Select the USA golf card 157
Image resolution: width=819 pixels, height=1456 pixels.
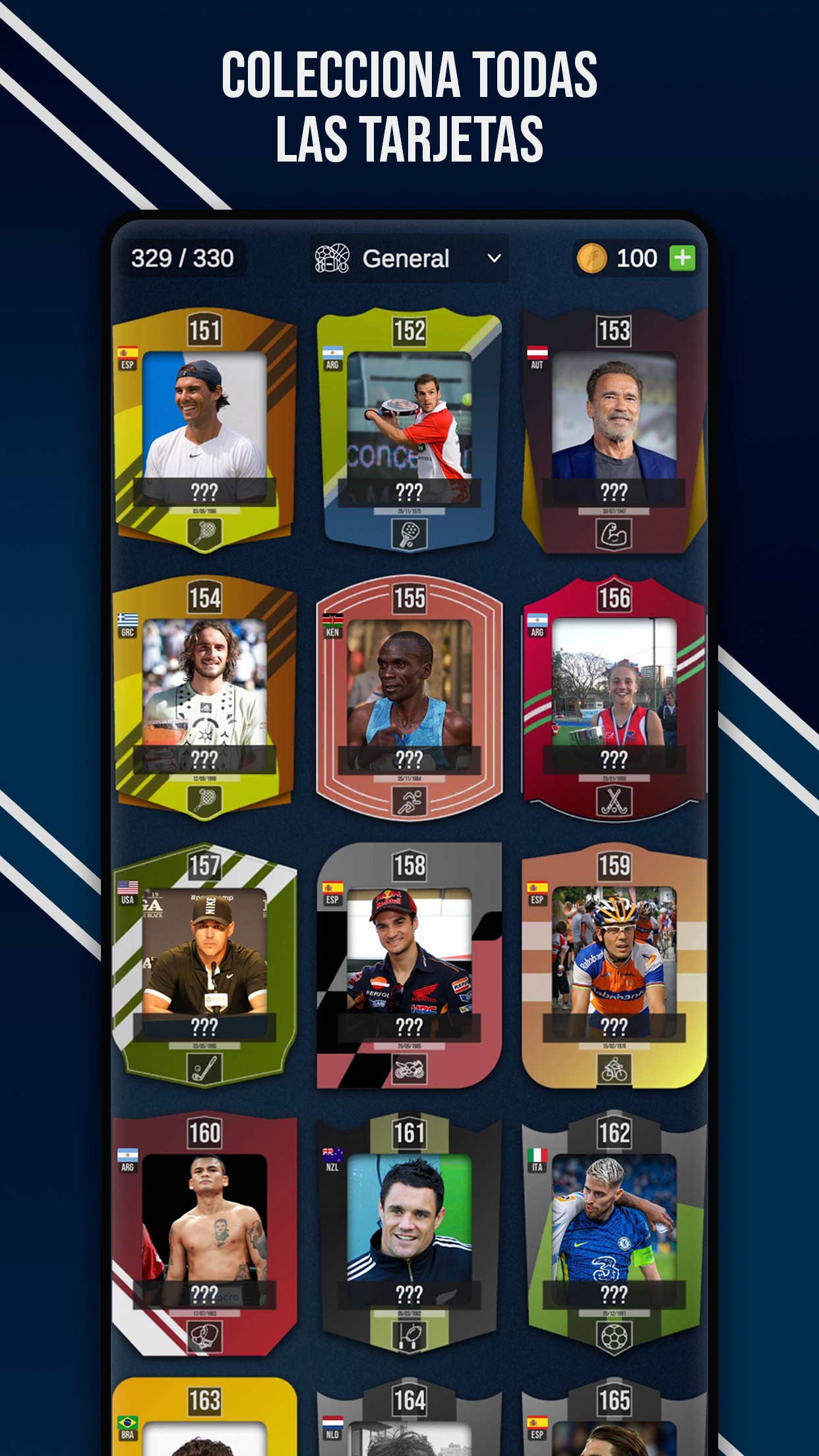pyautogui.click(x=204, y=966)
